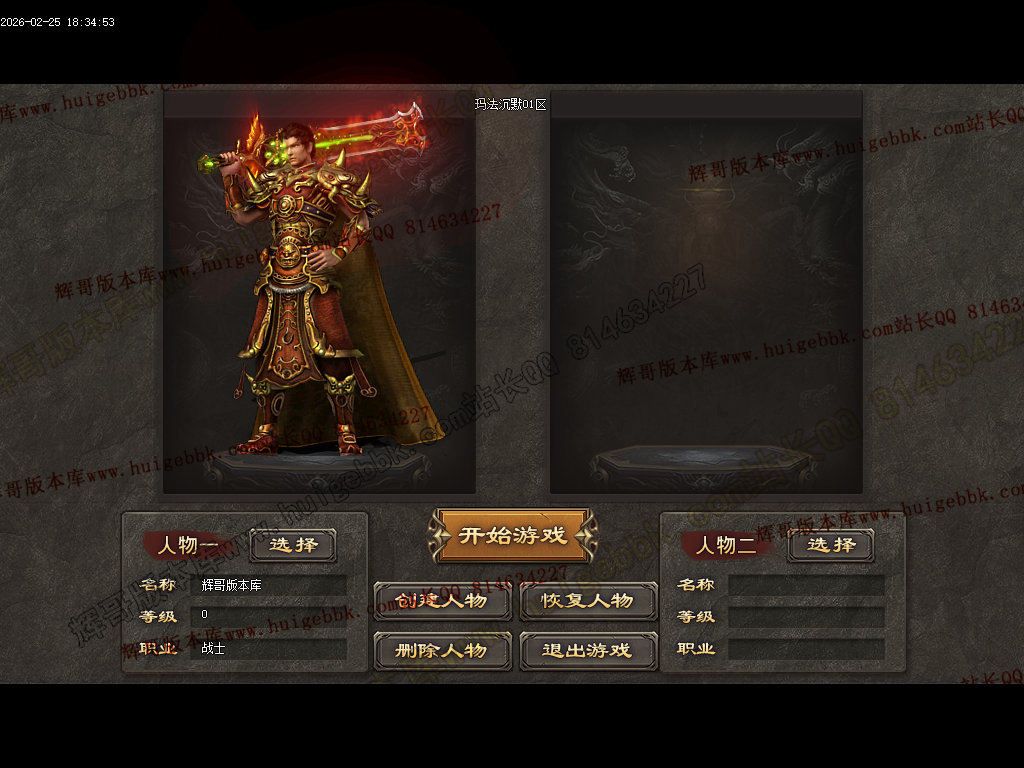
Task: Choose 恢复人物 to restore a character
Action: [x=588, y=601]
